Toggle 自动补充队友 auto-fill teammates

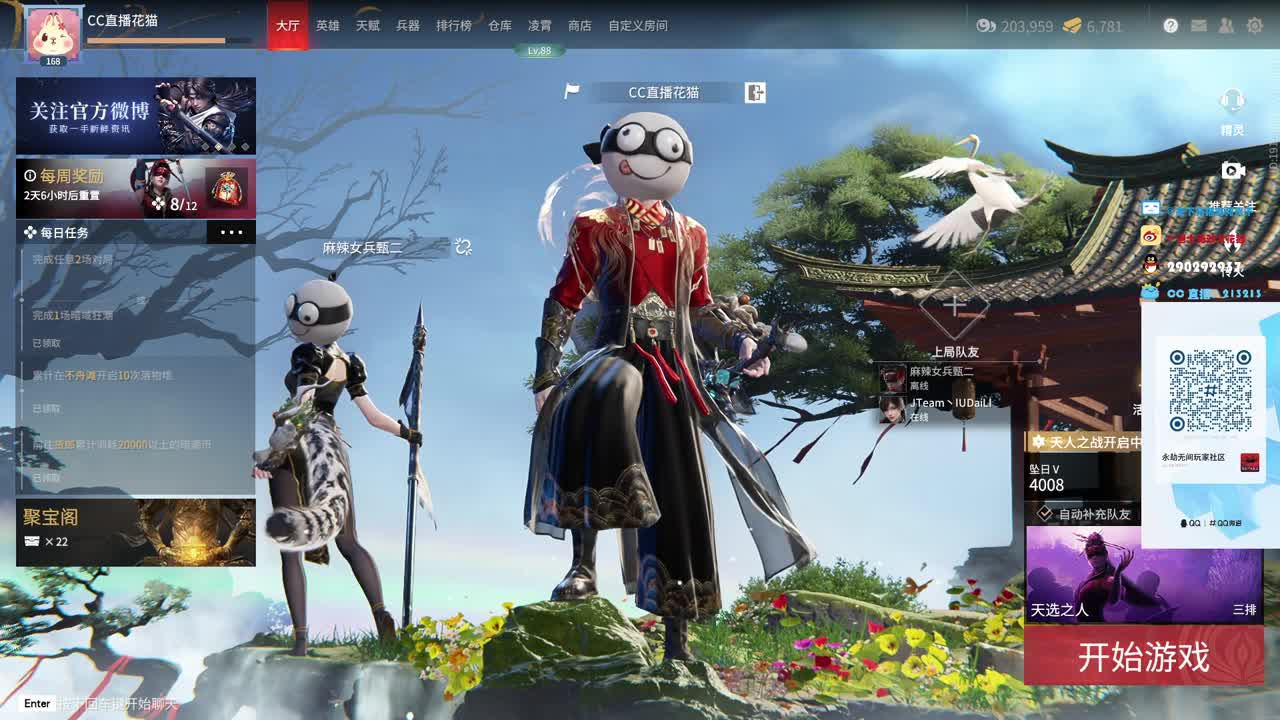coord(1045,513)
